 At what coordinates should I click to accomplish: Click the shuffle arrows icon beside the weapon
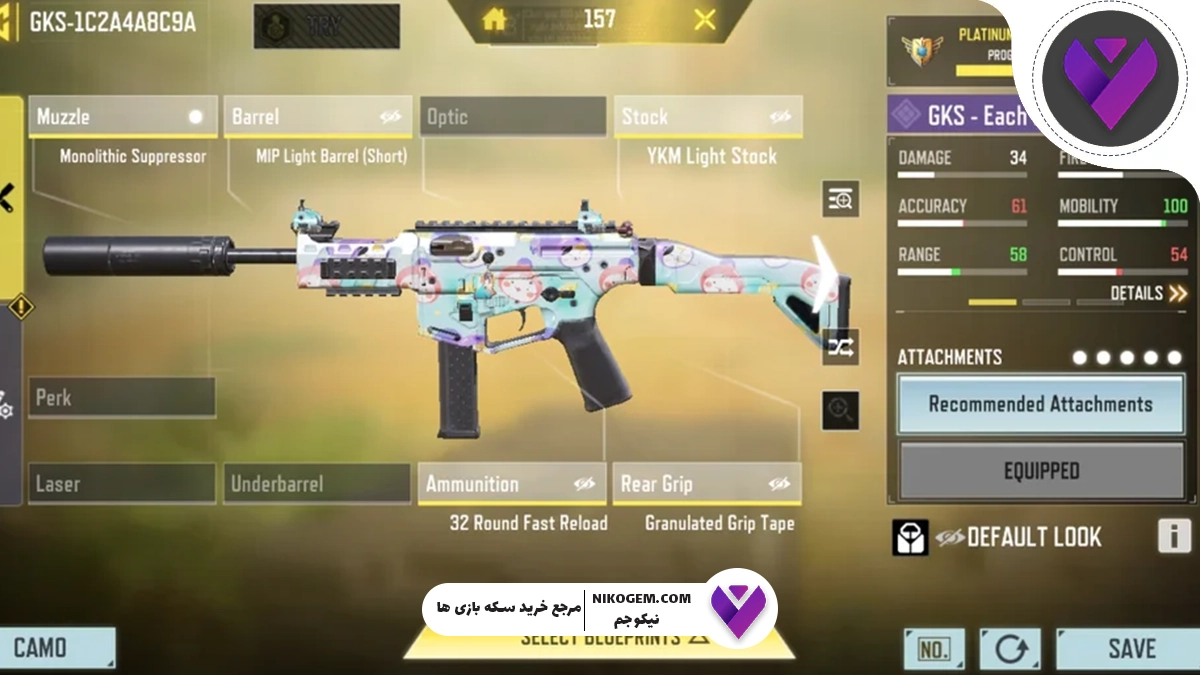840,347
